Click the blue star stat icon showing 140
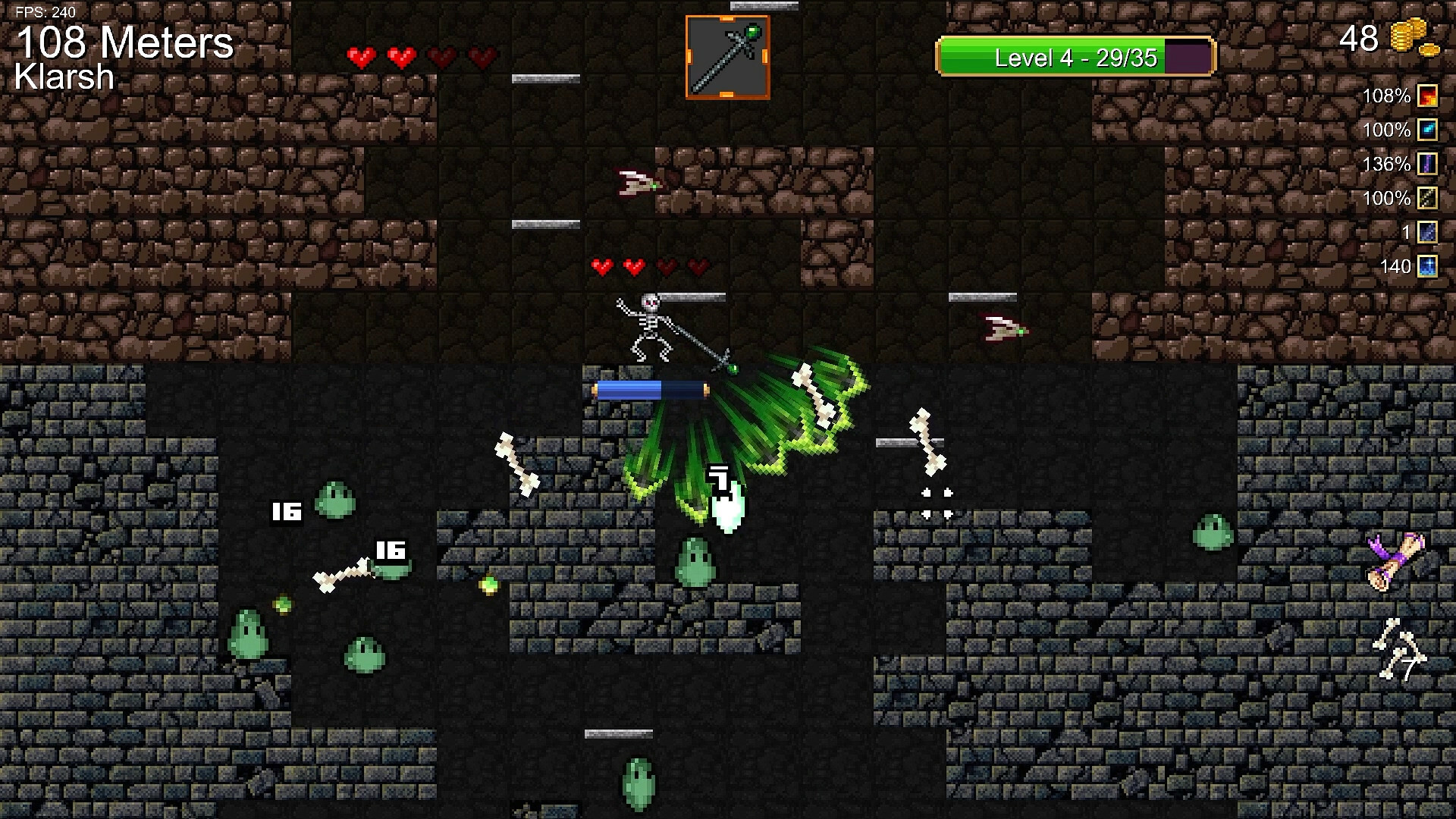 pyautogui.click(x=1427, y=266)
